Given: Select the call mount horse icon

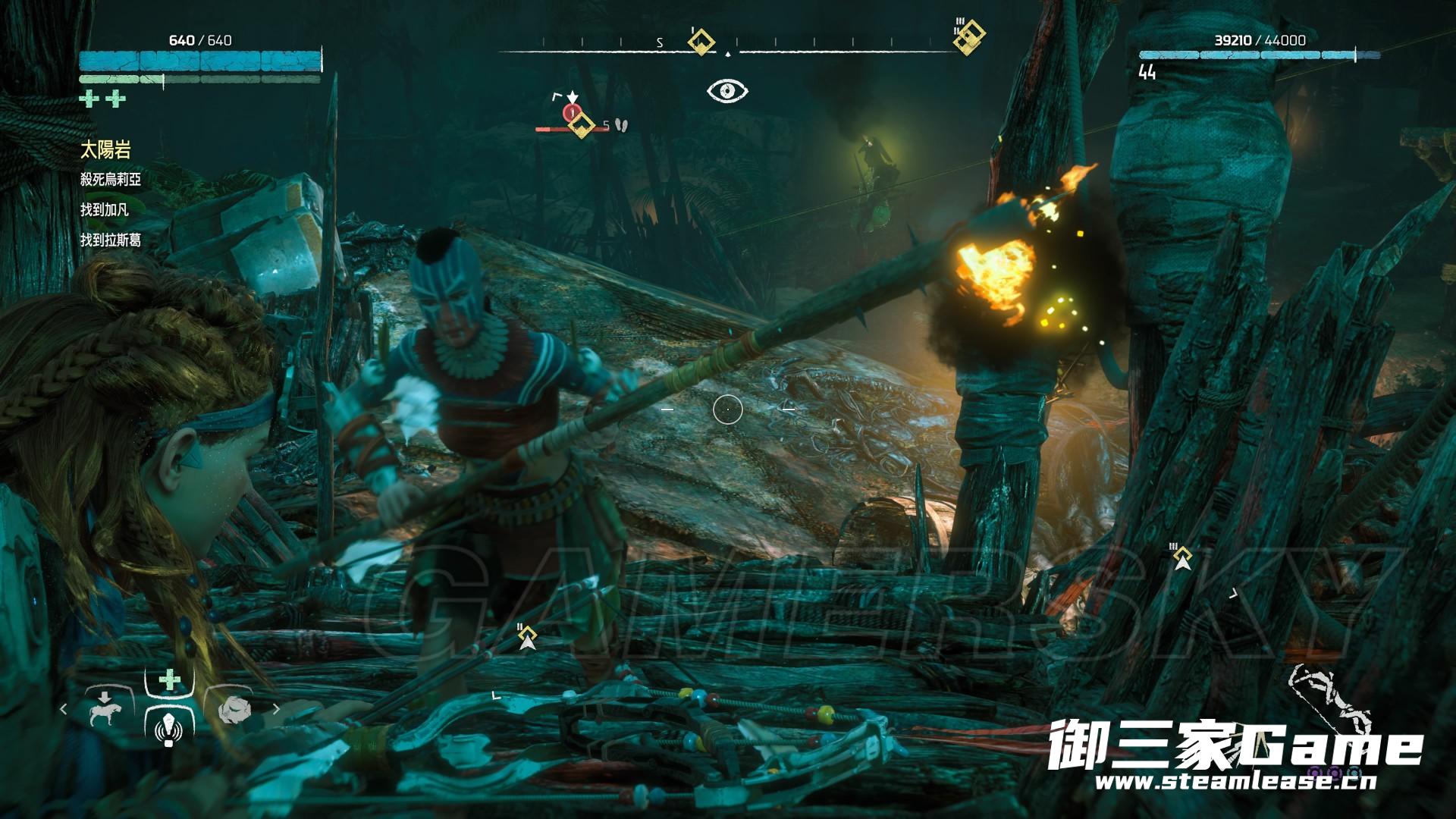Looking at the screenshot, I should pos(100,710).
